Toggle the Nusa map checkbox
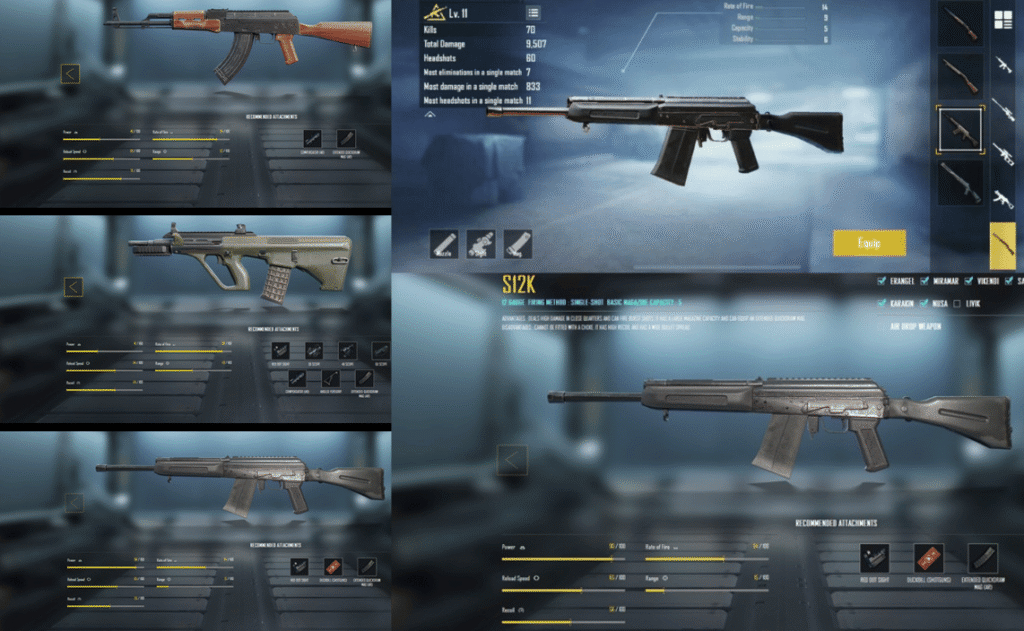 [926, 303]
